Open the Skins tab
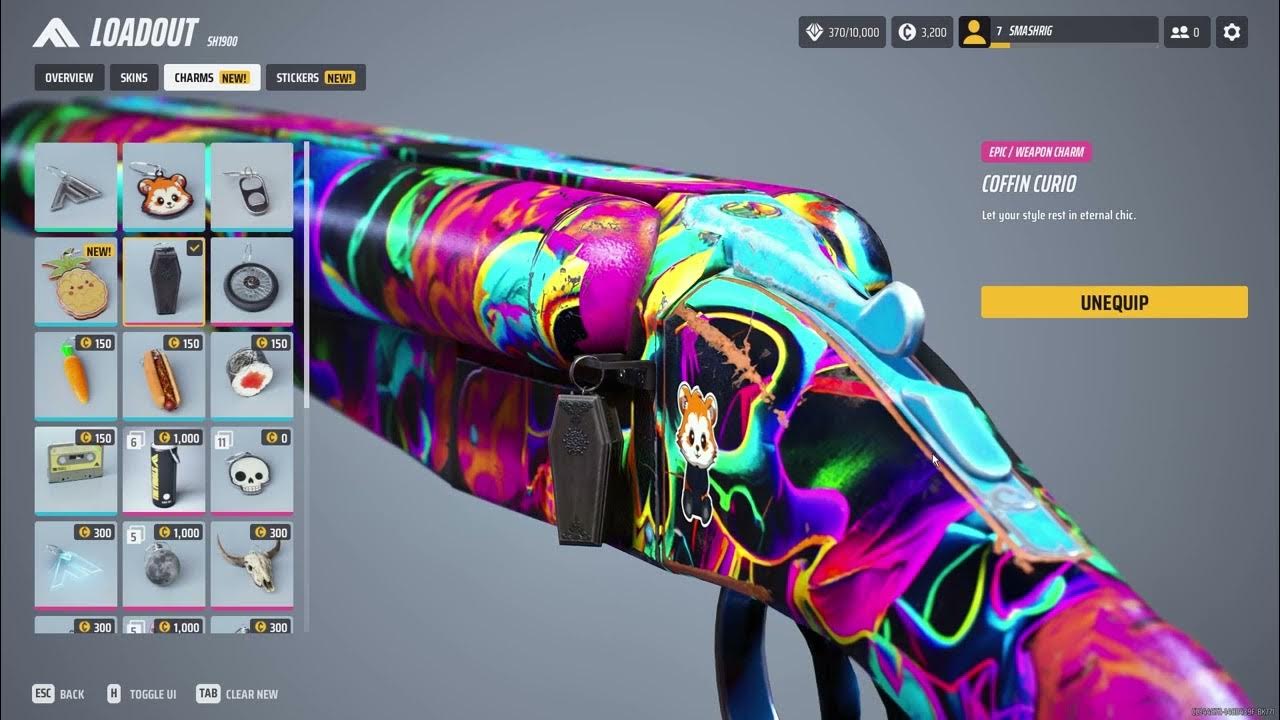Viewport: 1280px width, 720px height. click(x=133, y=77)
